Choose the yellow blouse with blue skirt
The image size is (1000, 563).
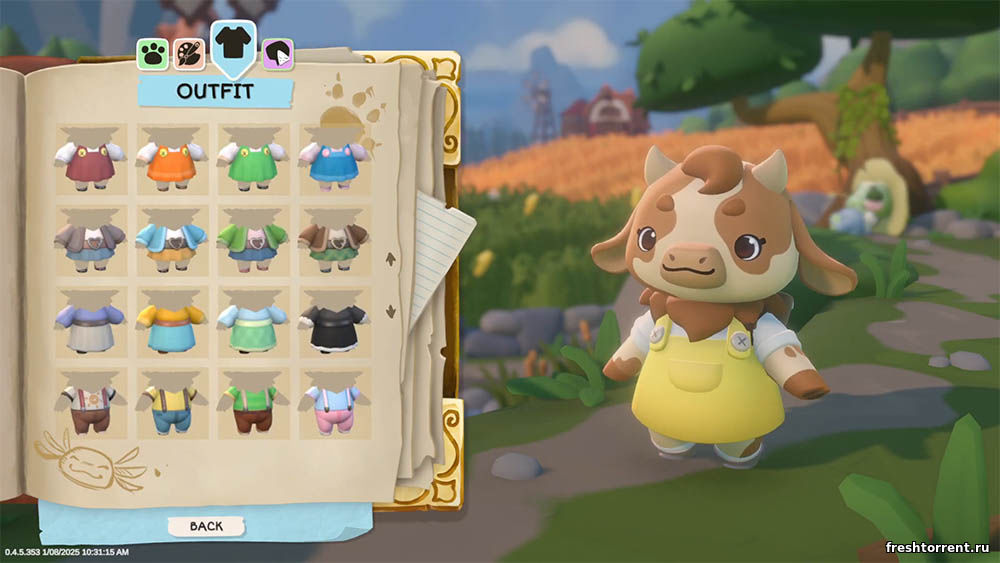(172, 323)
